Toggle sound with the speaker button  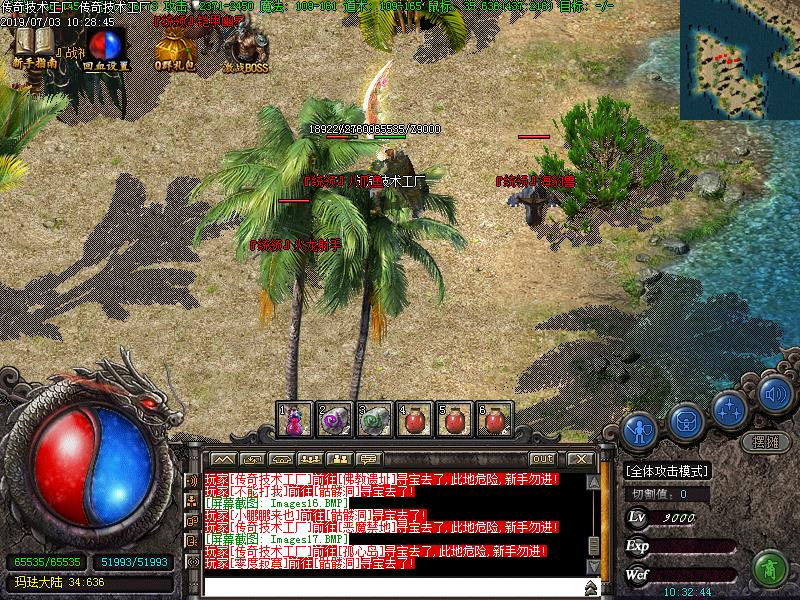tap(774, 393)
